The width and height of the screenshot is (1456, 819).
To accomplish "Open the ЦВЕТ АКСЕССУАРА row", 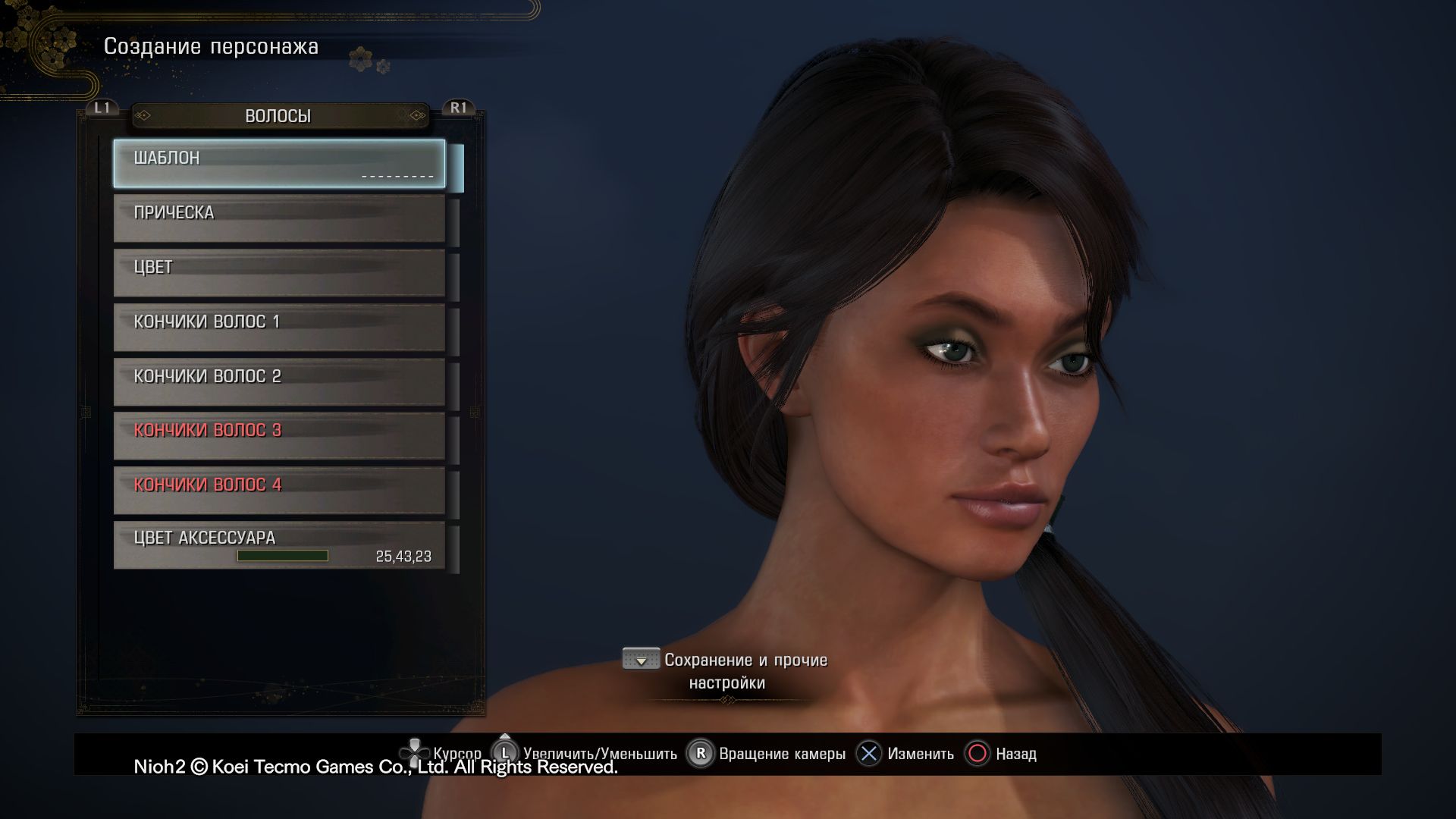I will (279, 544).
